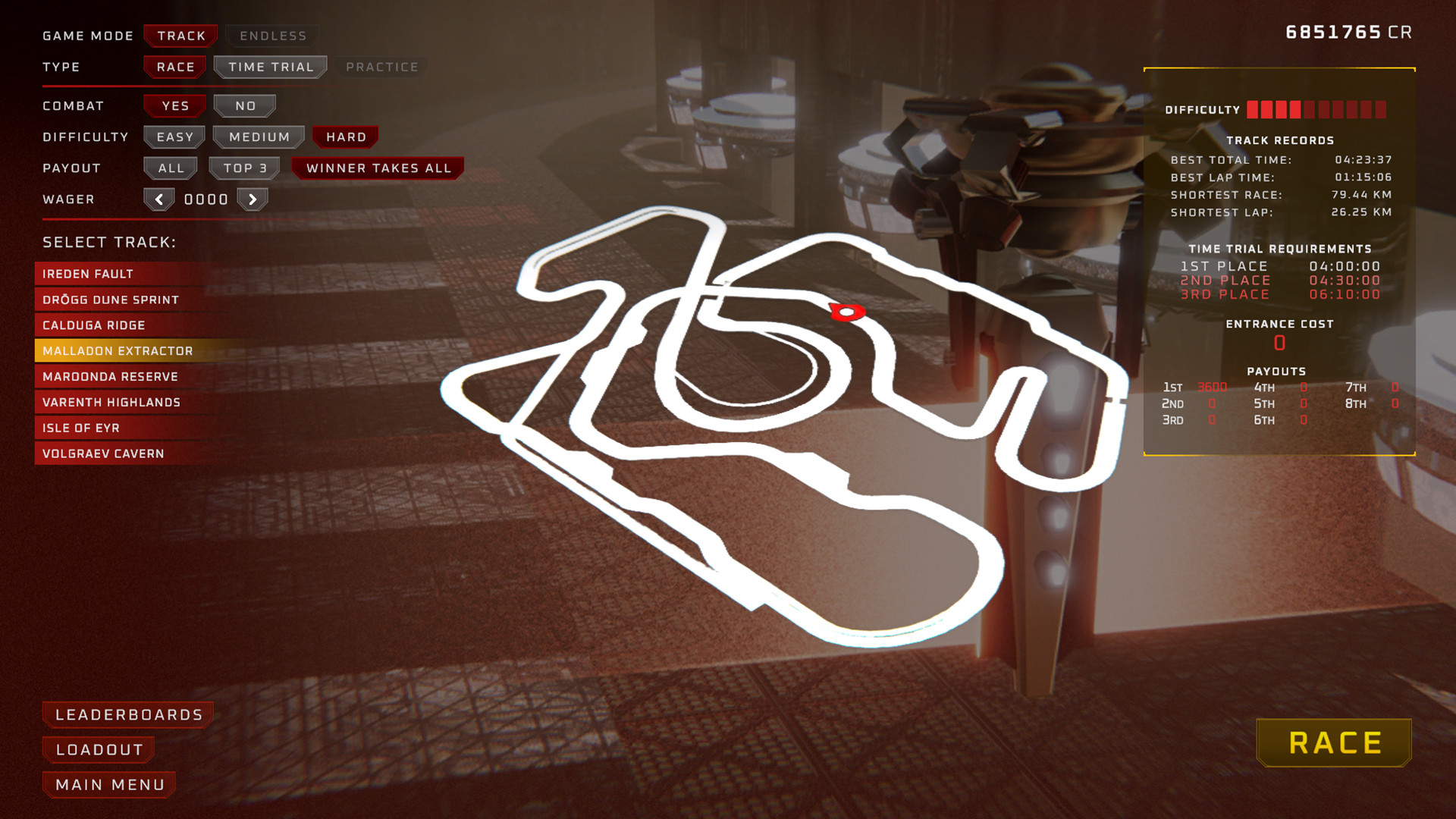
Task: Set payout to Winner Takes All
Action: (378, 168)
